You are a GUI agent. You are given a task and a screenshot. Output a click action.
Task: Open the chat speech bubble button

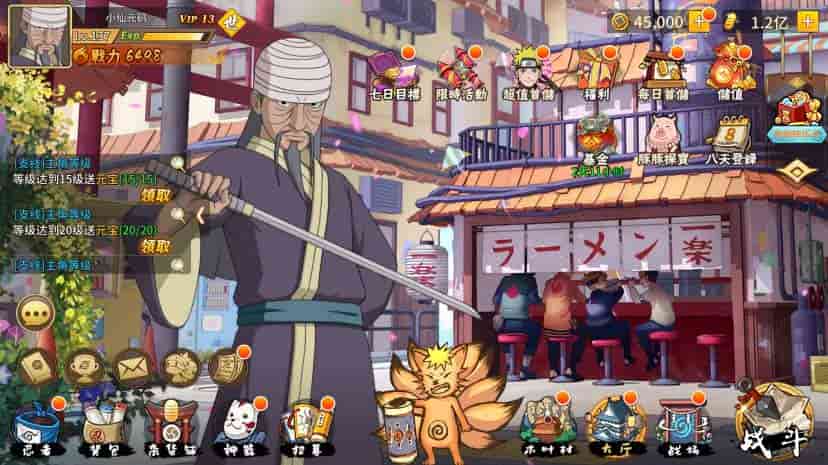(37, 313)
